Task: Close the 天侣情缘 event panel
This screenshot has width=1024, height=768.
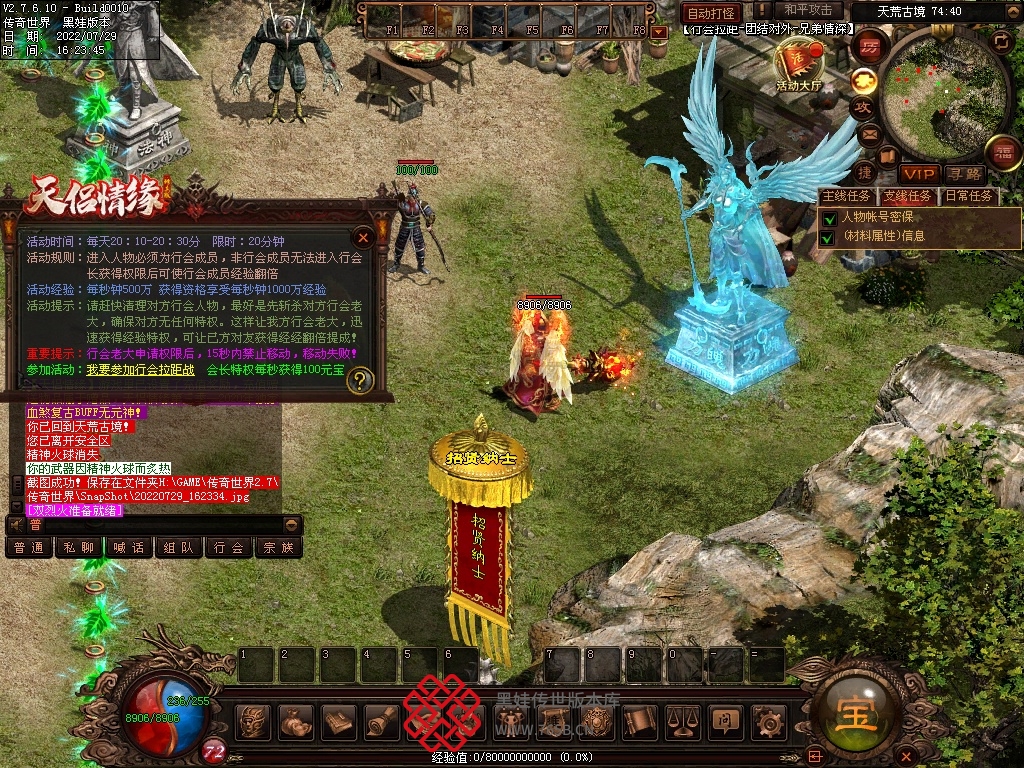Action: point(364,237)
